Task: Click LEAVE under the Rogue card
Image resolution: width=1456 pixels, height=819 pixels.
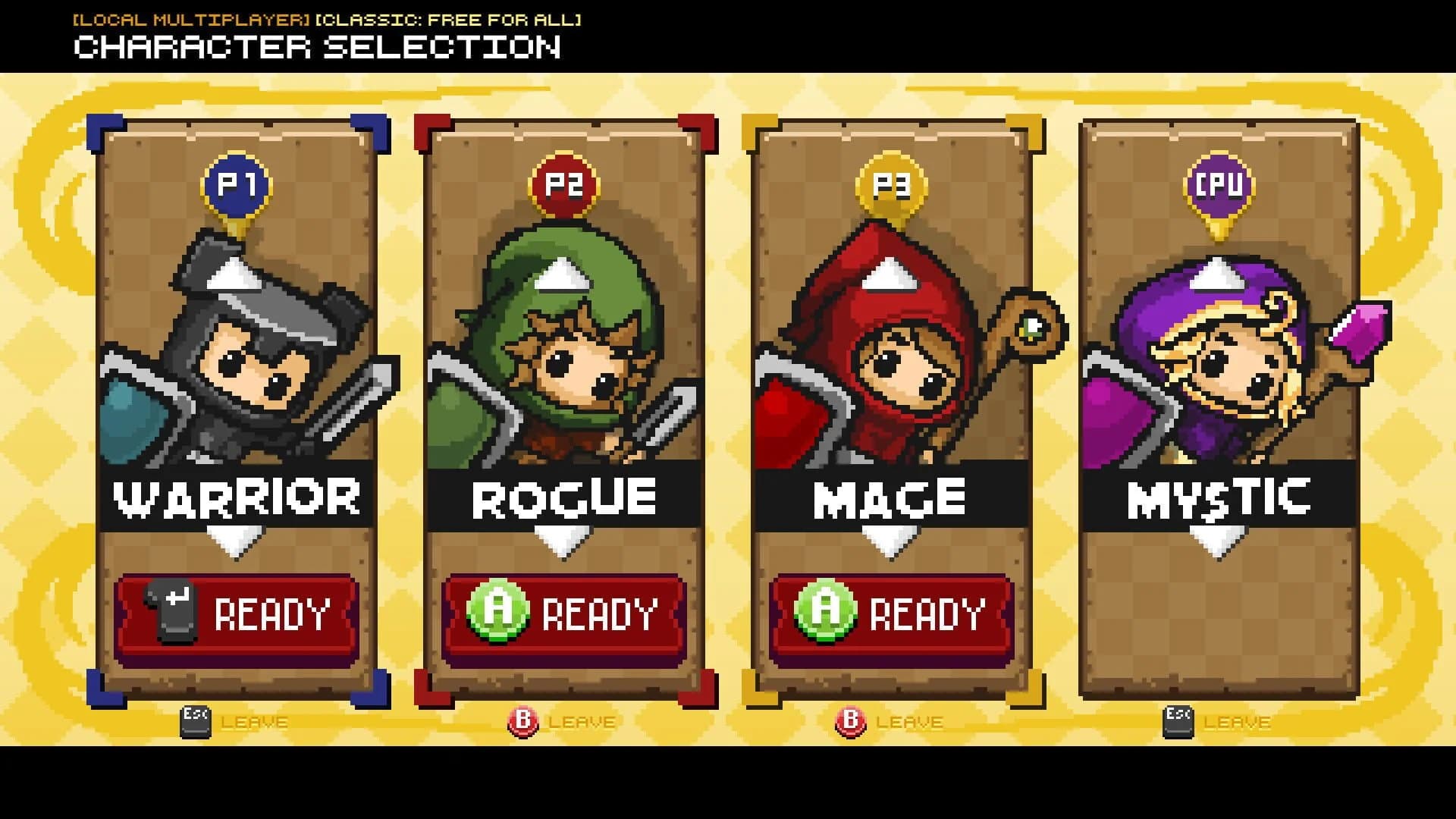Action: coord(581,721)
